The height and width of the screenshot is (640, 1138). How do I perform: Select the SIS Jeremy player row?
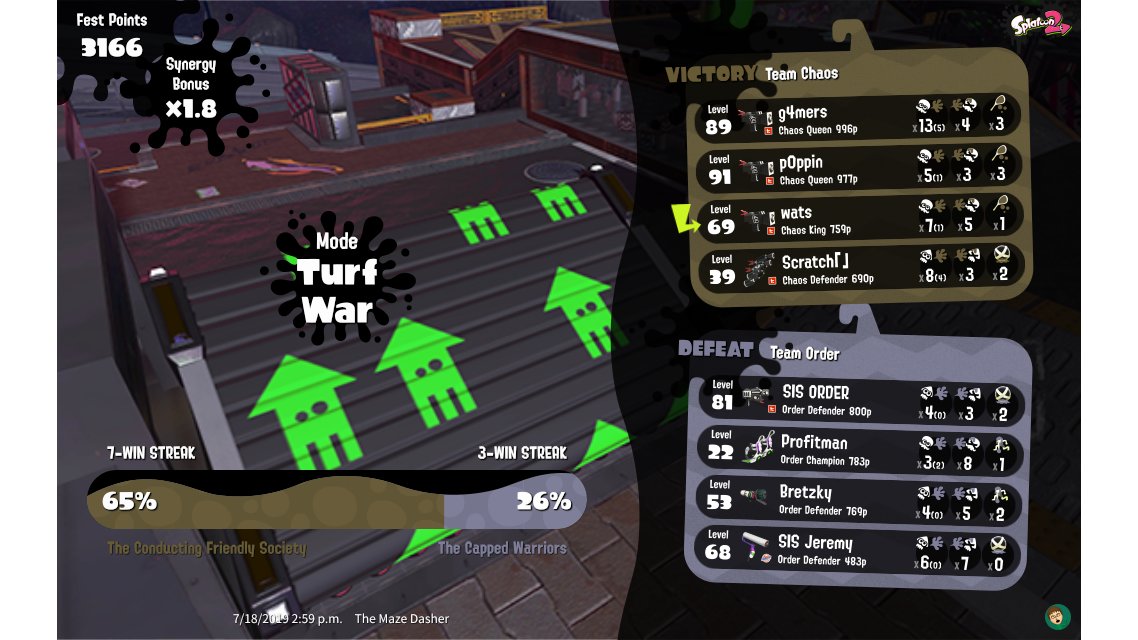[x=860, y=551]
